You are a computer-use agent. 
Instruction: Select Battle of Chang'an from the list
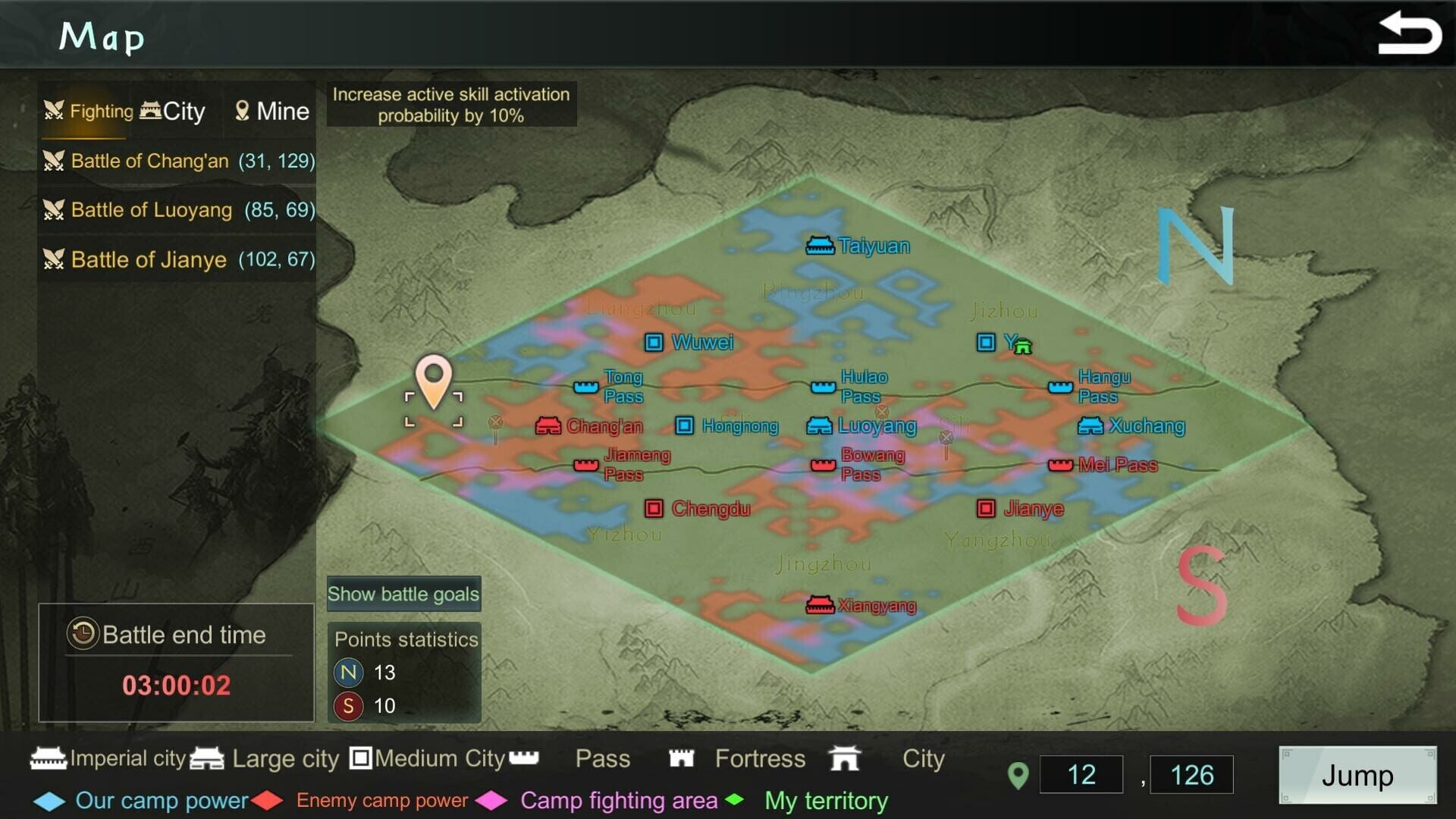[176, 161]
